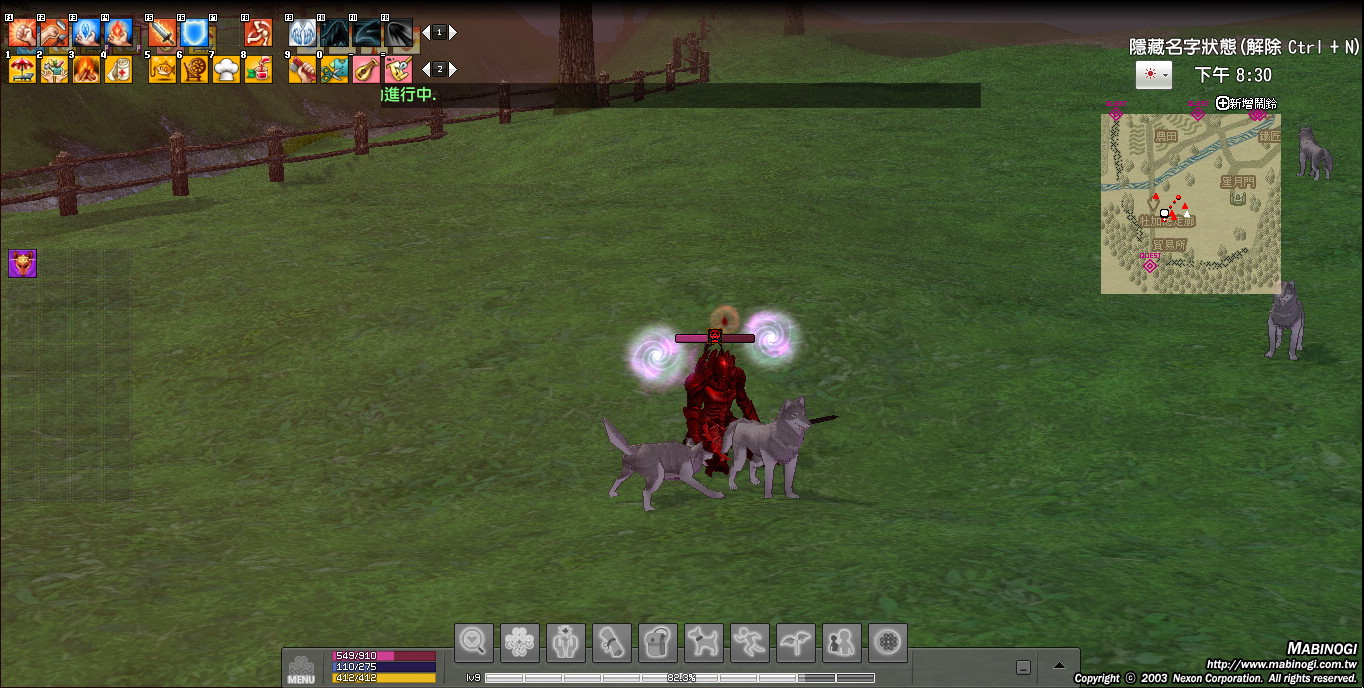The width and height of the screenshot is (1364, 688).
Task: Open the pet dog menu
Action: (704, 642)
